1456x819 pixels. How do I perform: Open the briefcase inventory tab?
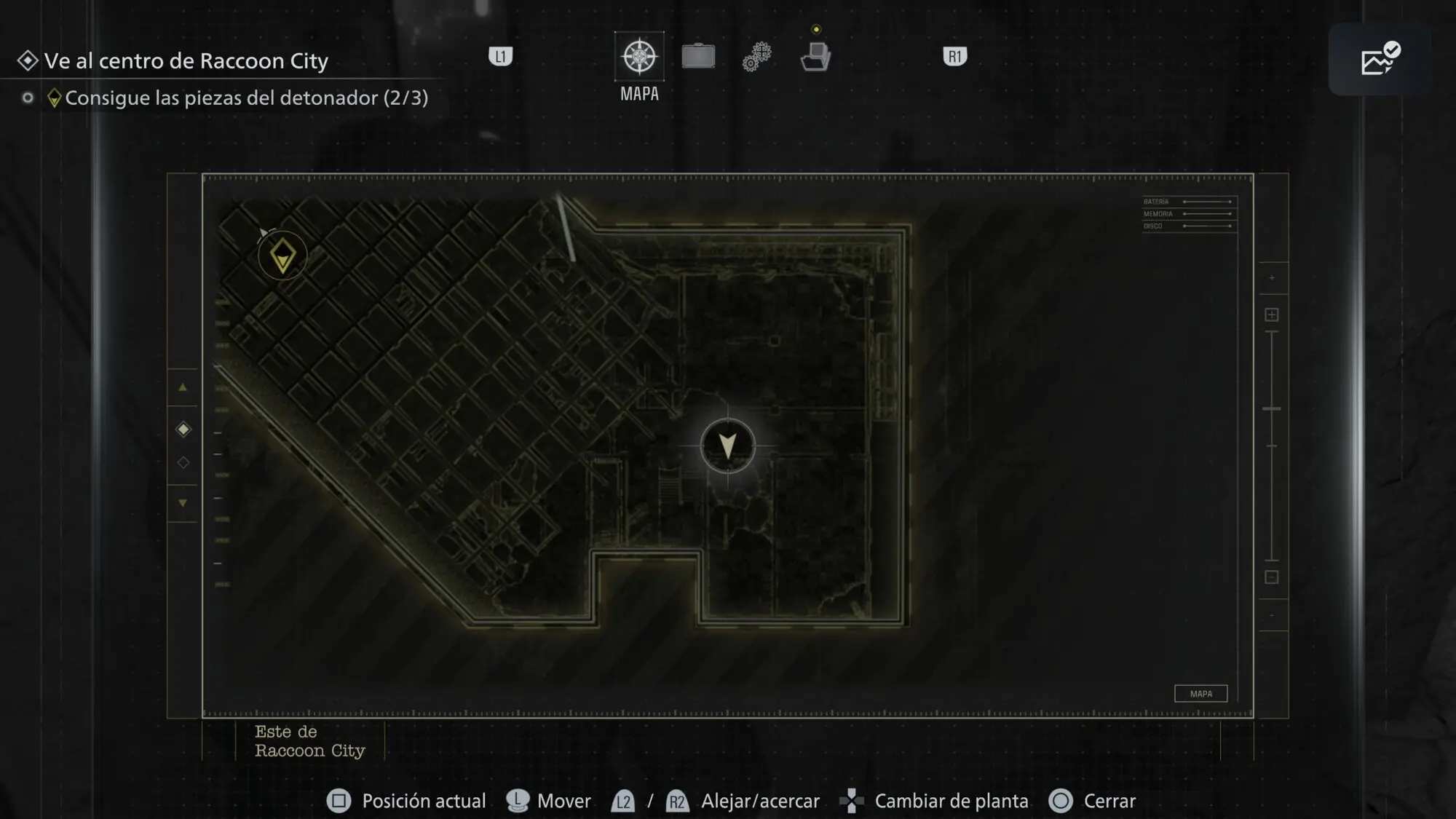point(698,57)
